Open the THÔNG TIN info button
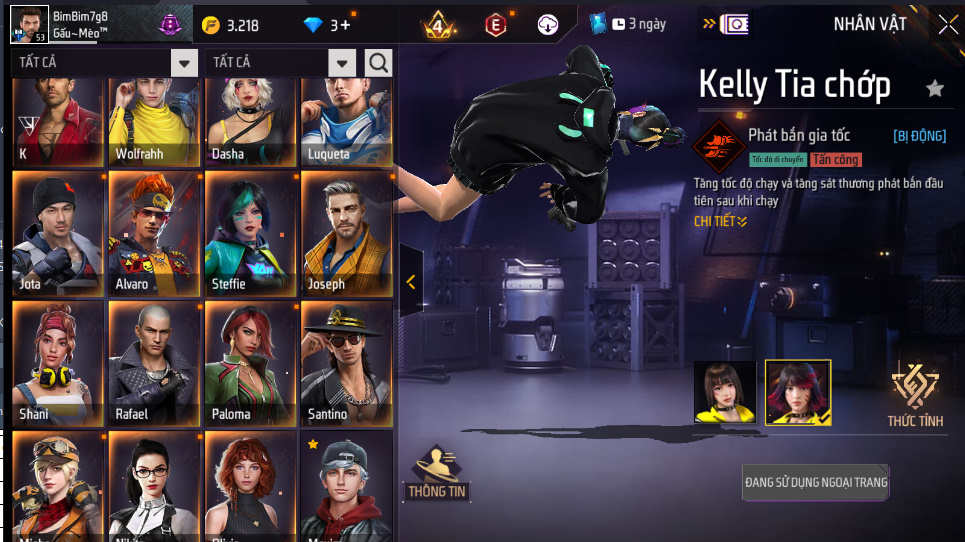Screen dimensions: 965x542 tap(438, 473)
